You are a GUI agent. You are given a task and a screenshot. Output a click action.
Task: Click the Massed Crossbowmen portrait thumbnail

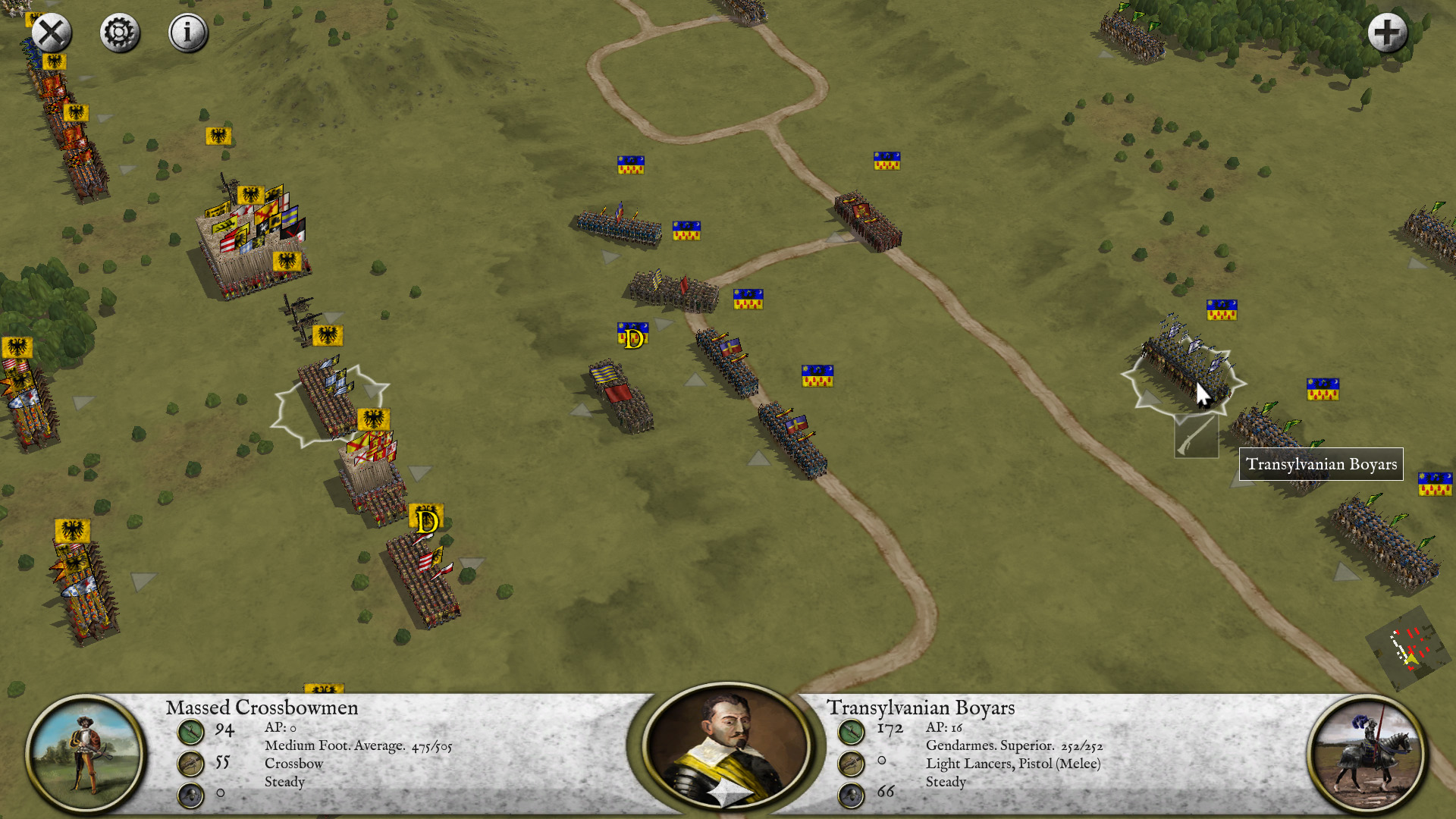point(86,751)
